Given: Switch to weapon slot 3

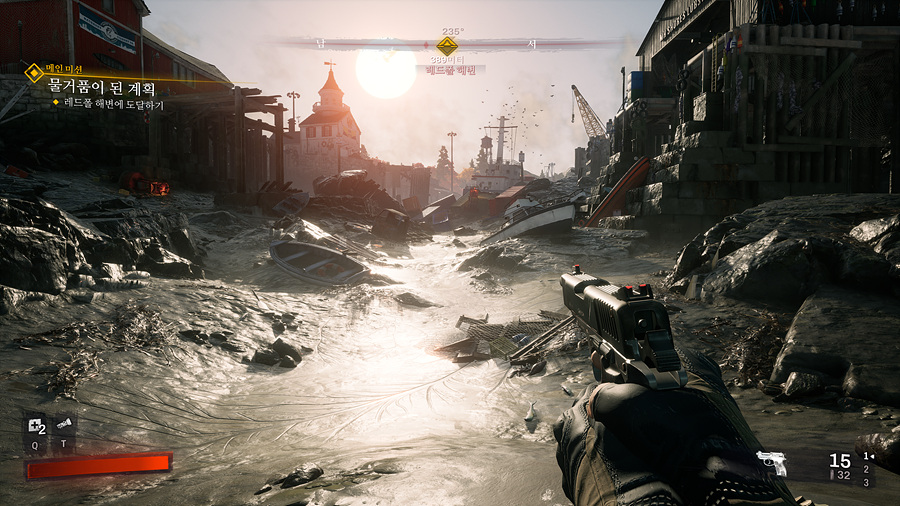Looking at the screenshot, I should coord(866,482).
